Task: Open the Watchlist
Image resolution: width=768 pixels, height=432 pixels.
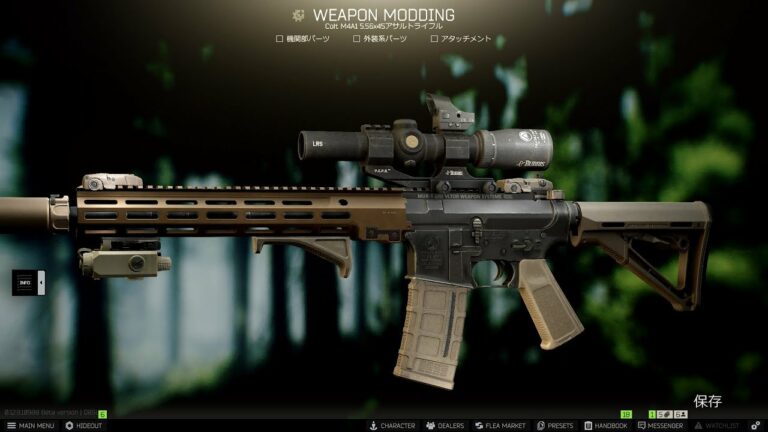Action: (717, 425)
